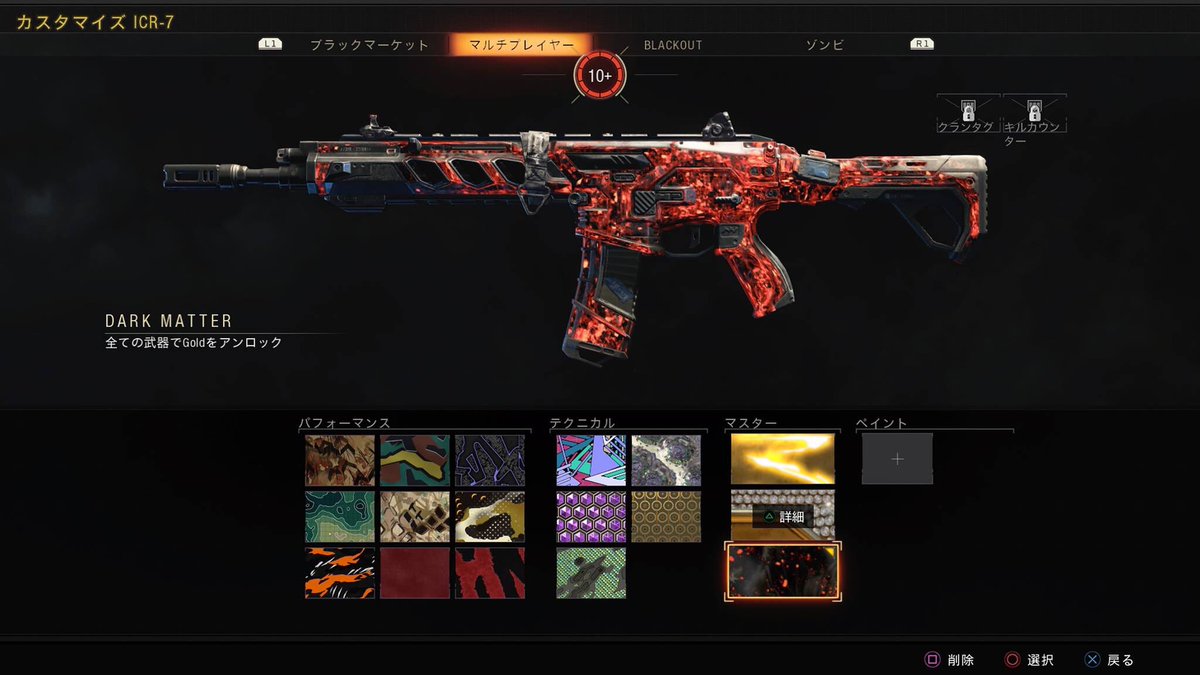Choose the colorful geometric triangle camo

pyautogui.click(x=591, y=460)
